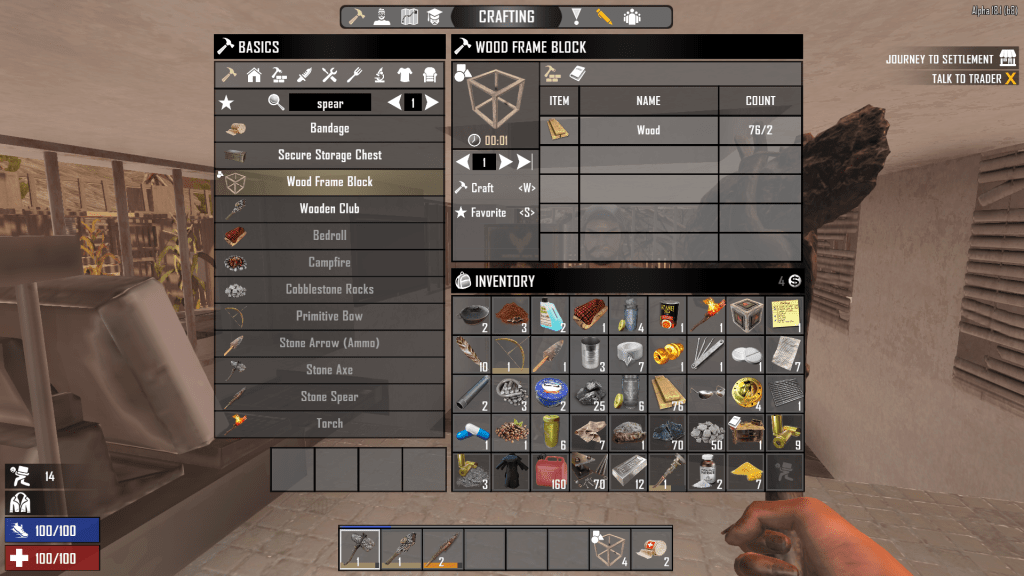Switch to the skills graduation-cap tab
The height and width of the screenshot is (576, 1024).
(x=434, y=17)
